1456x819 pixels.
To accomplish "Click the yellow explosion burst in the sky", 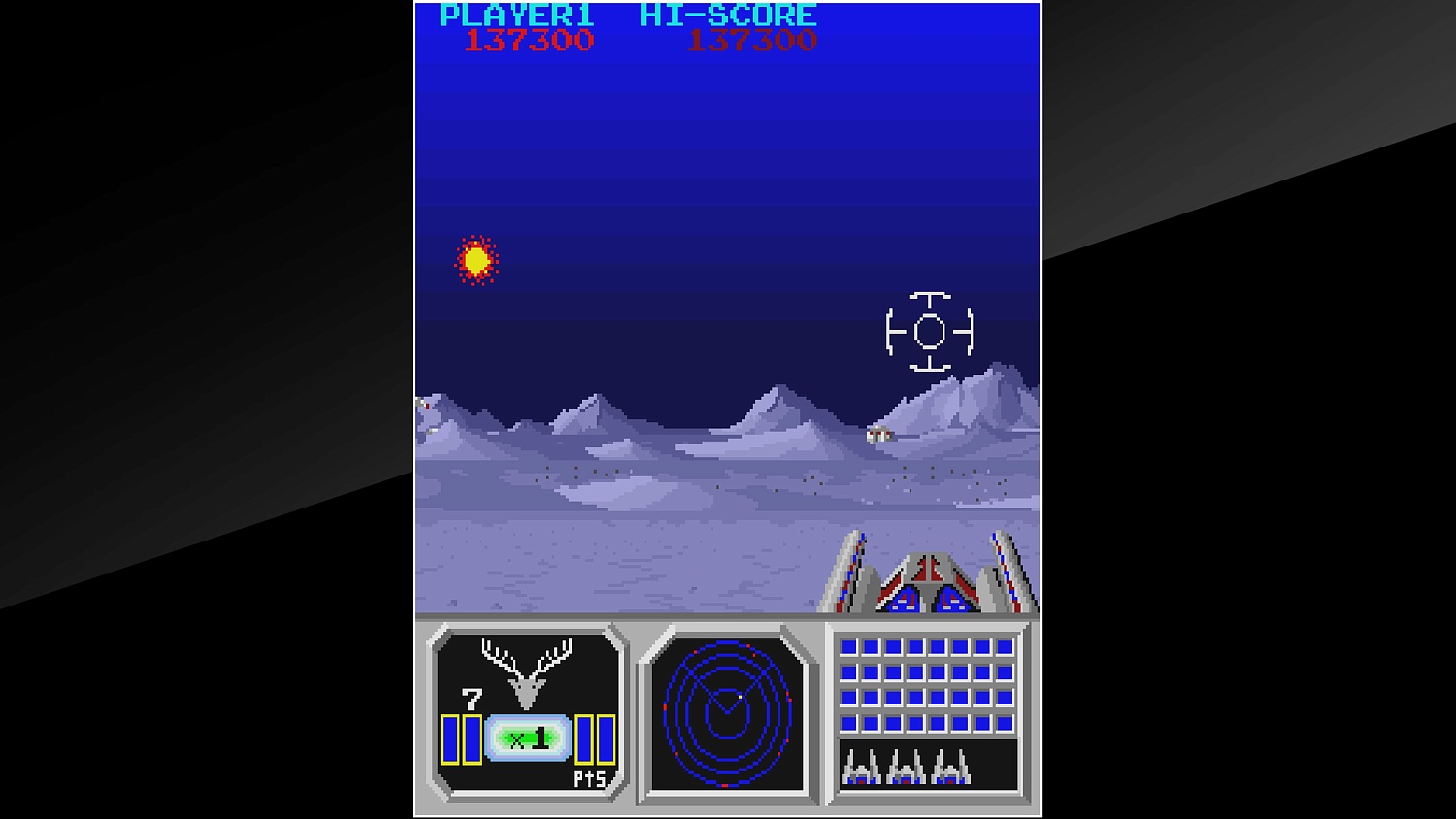I will click(477, 260).
